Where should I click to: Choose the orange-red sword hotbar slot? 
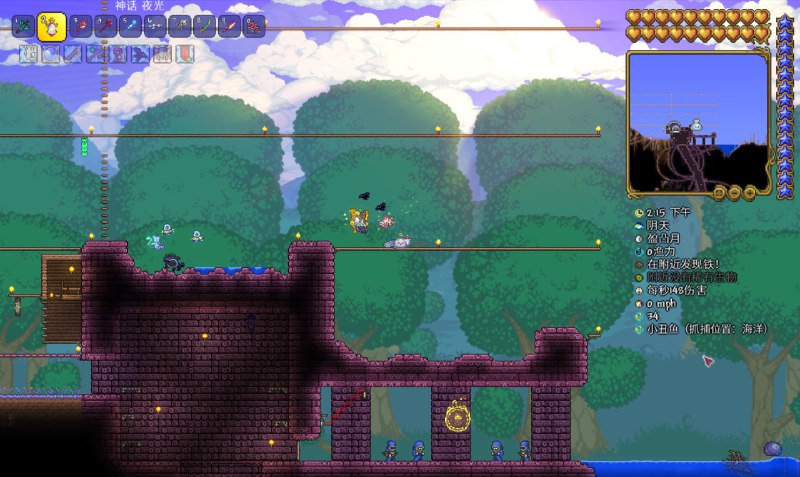click(229, 26)
